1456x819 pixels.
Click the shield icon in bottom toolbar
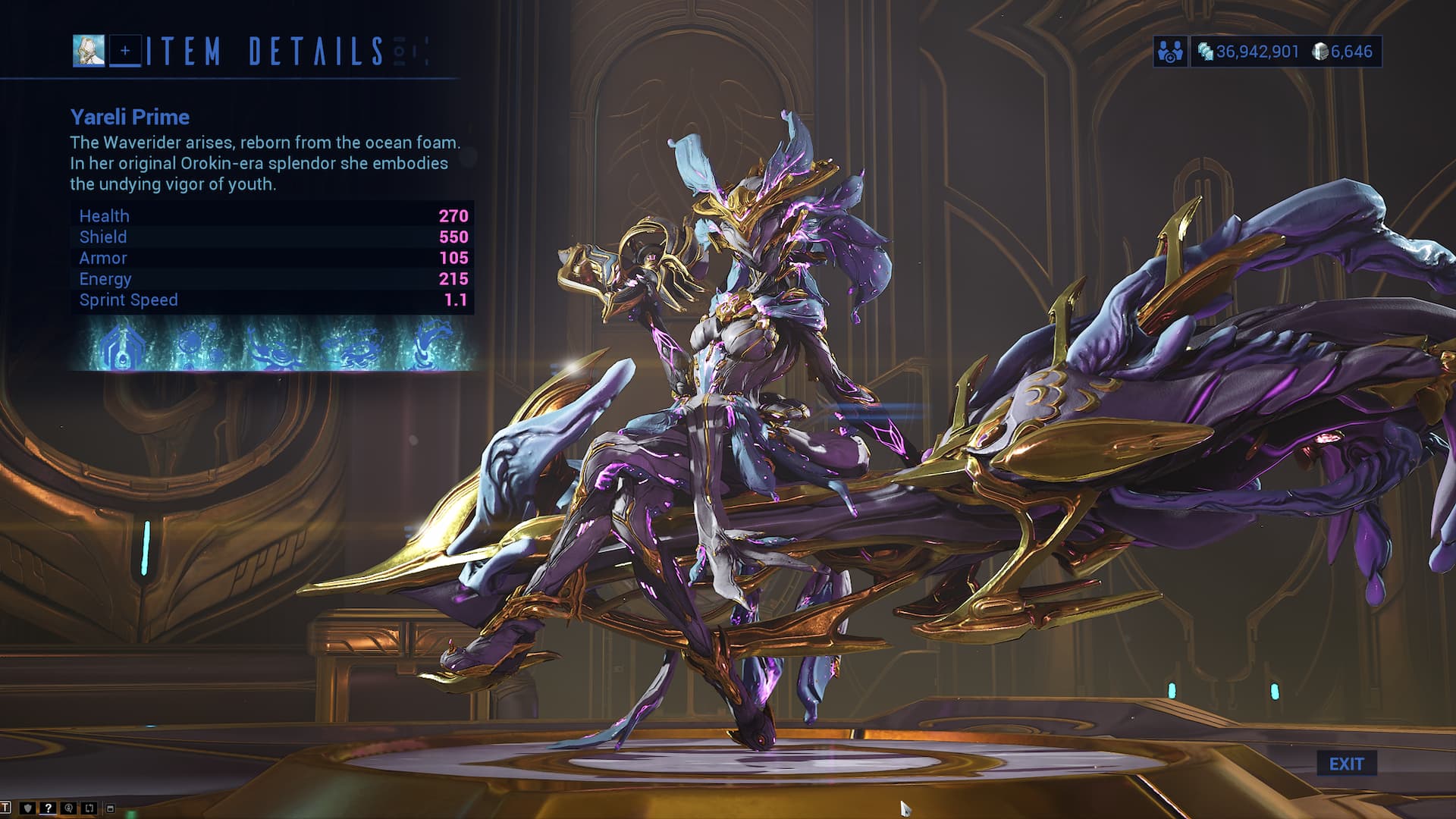click(28, 808)
